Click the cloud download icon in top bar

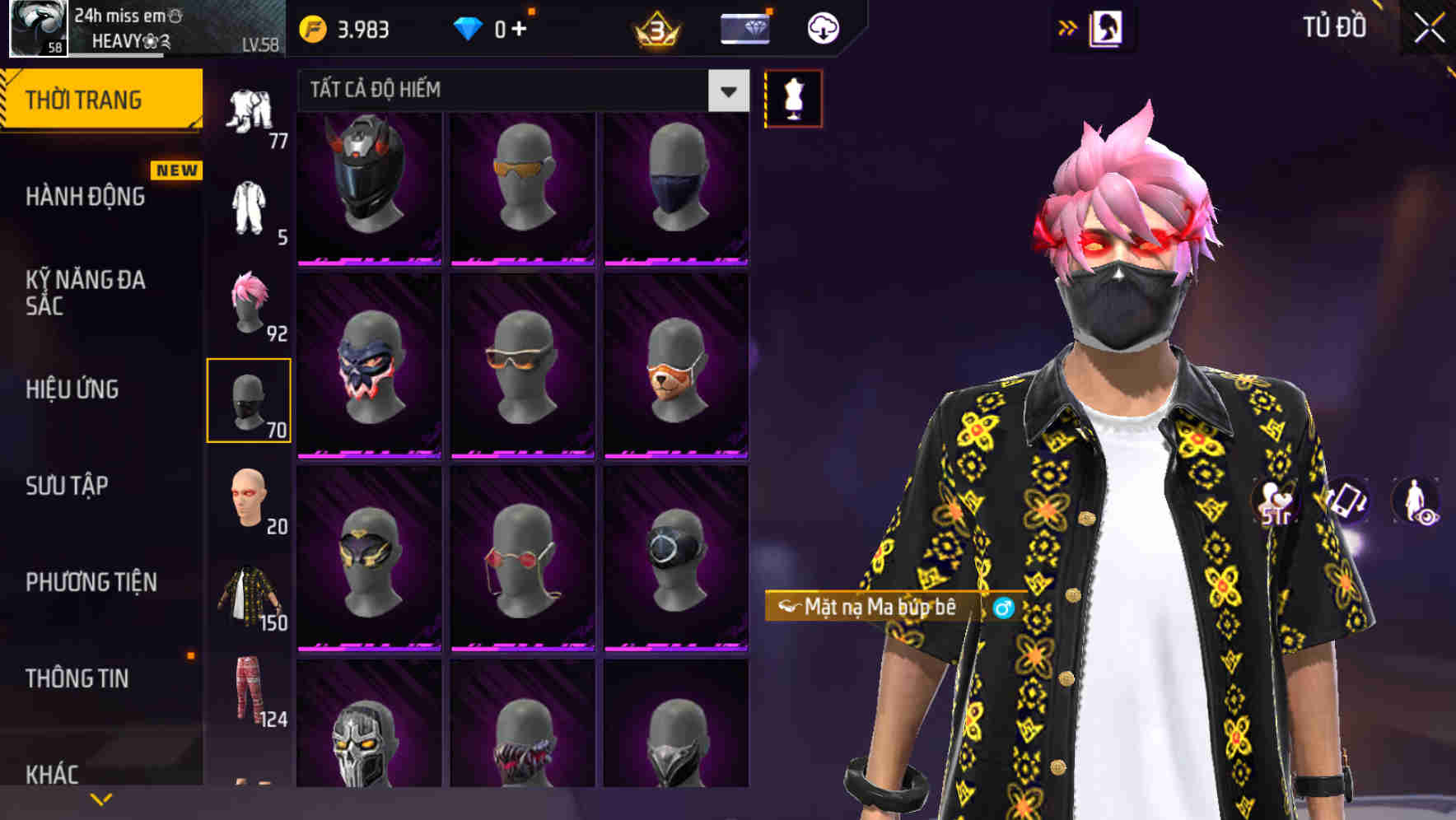point(821,27)
